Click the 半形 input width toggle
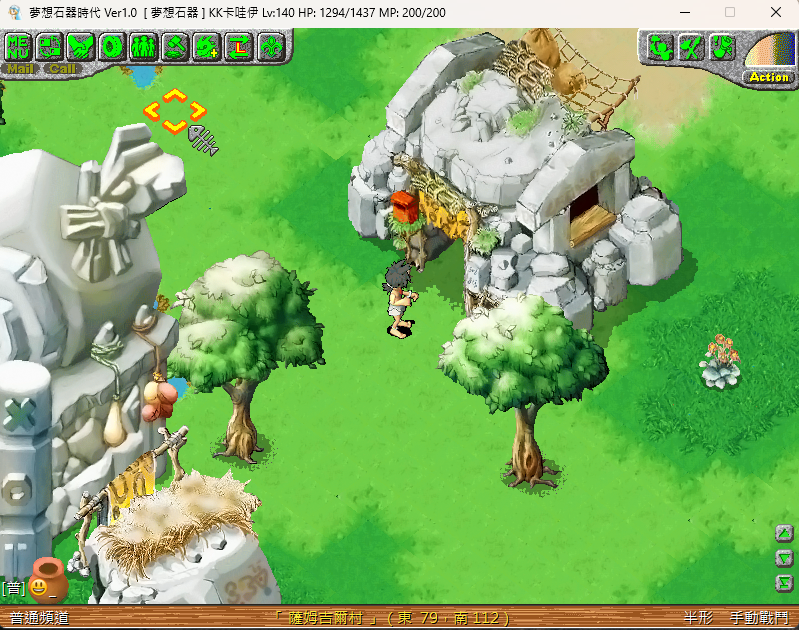Screen dimensions: 799x630 699,618
